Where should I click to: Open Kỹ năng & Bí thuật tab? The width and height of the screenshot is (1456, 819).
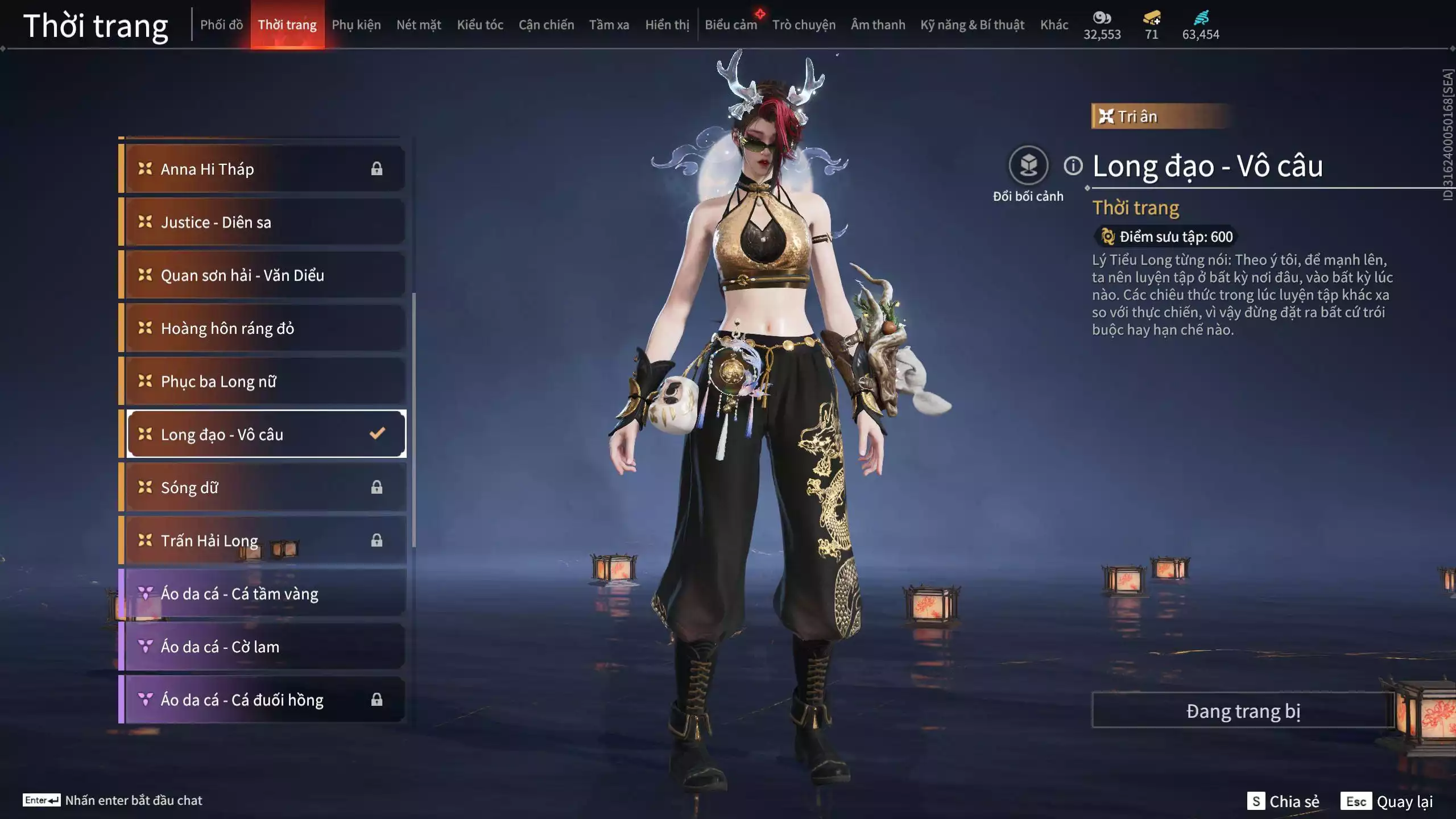tap(972, 25)
